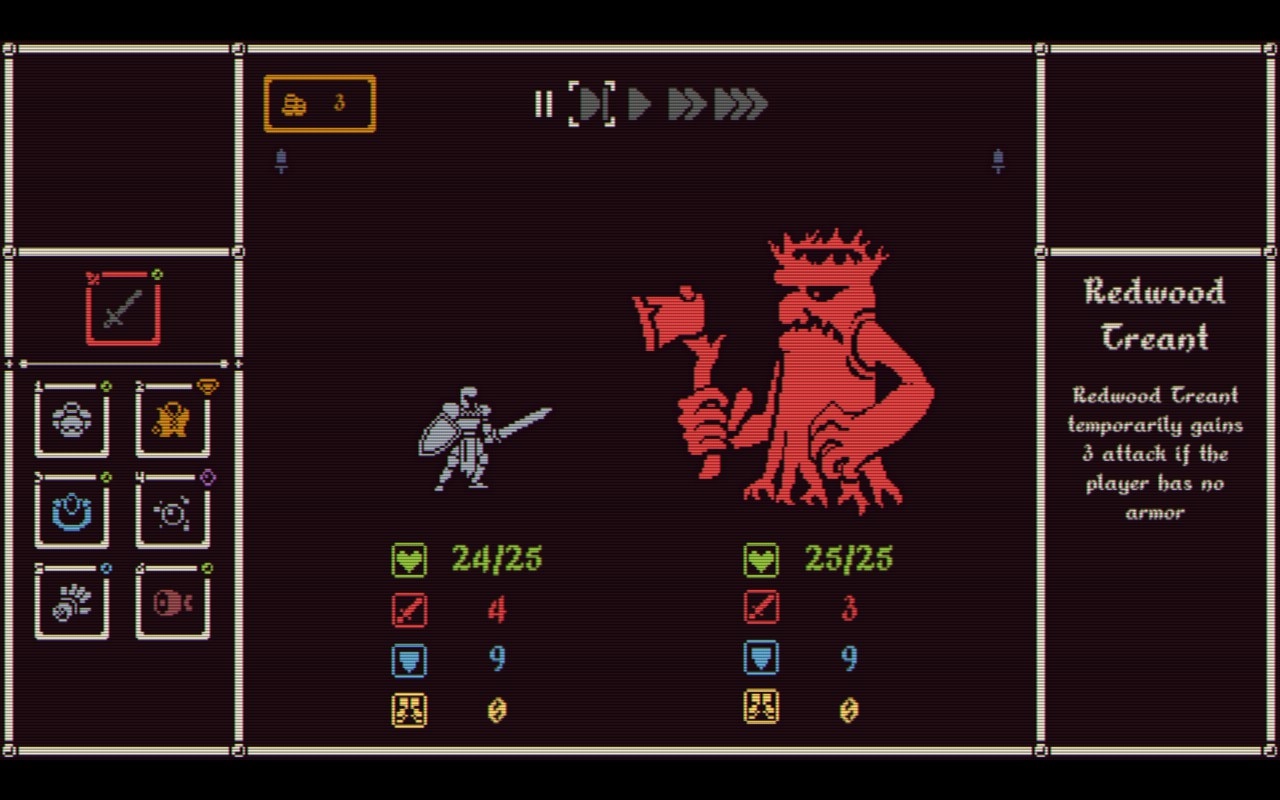Select the sword in the weapon slot
This screenshot has height=800, width=1280.
(122, 308)
